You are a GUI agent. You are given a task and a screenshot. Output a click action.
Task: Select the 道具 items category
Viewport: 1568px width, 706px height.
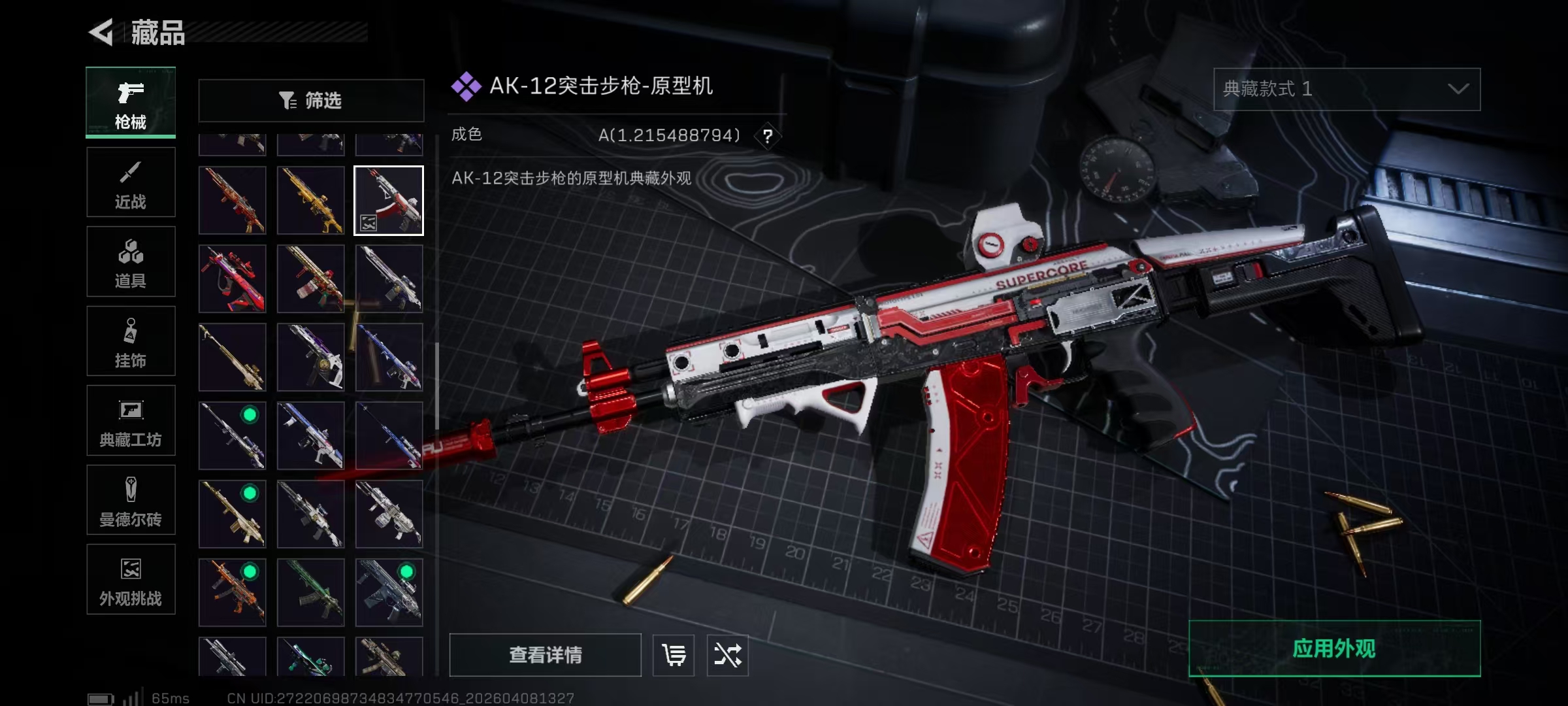(131, 262)
